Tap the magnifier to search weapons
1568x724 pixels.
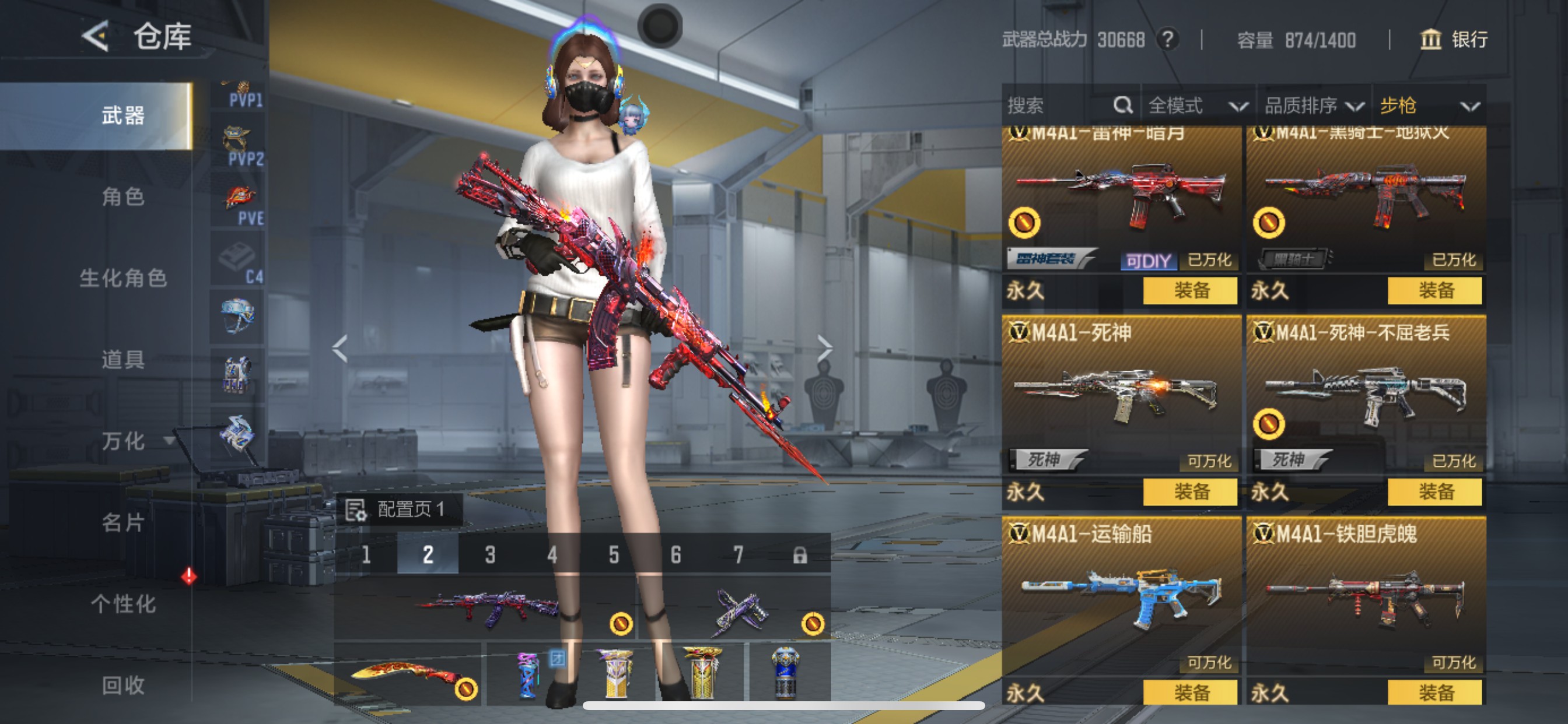coord(1122,106)
